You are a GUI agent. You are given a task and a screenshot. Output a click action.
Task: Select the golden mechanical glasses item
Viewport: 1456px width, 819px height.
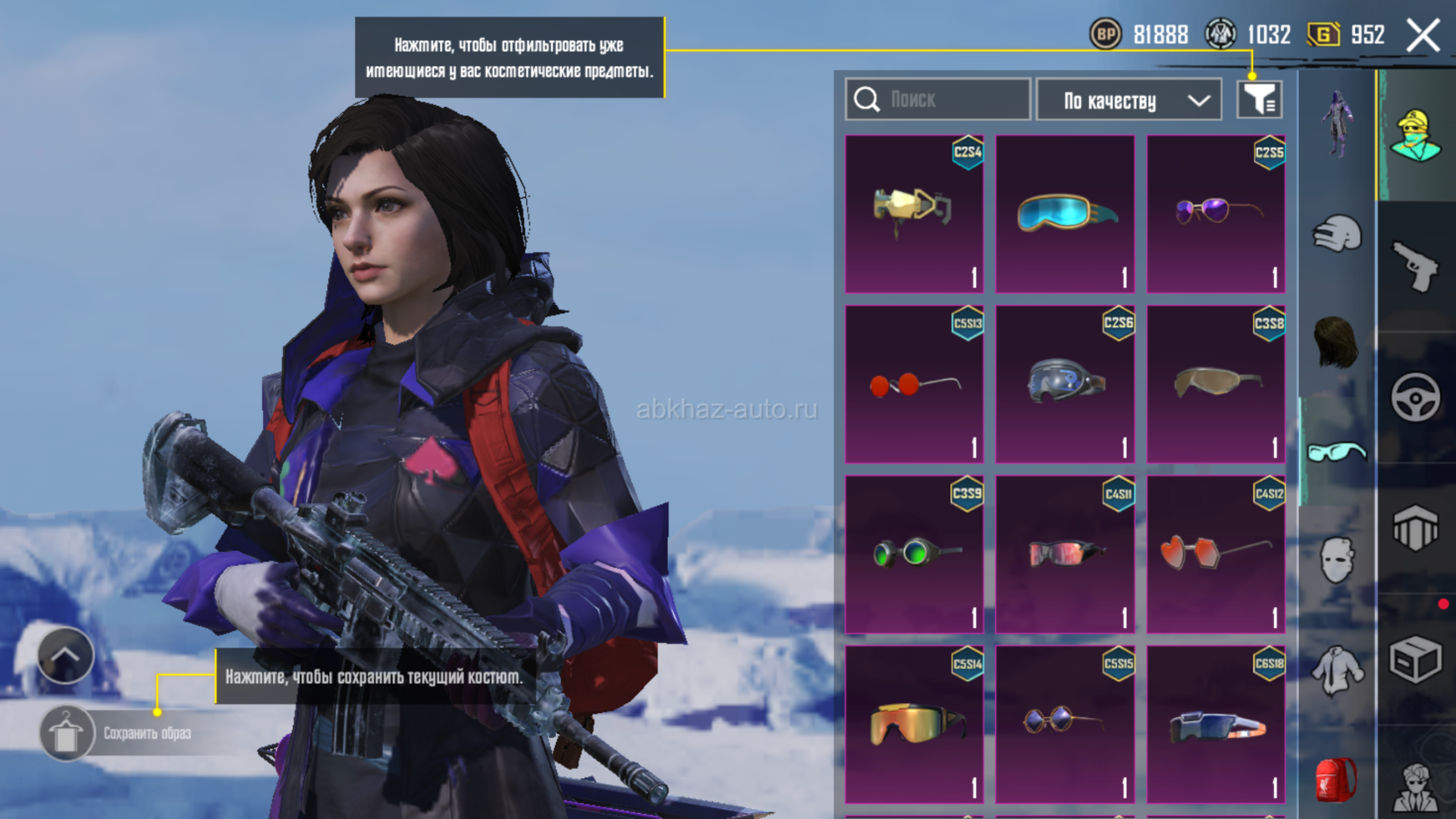point(914,215)
